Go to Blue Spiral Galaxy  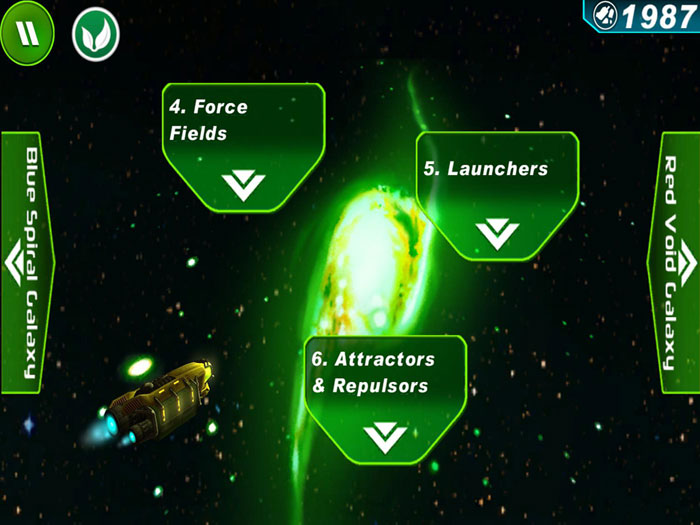(x=26, y=262)
